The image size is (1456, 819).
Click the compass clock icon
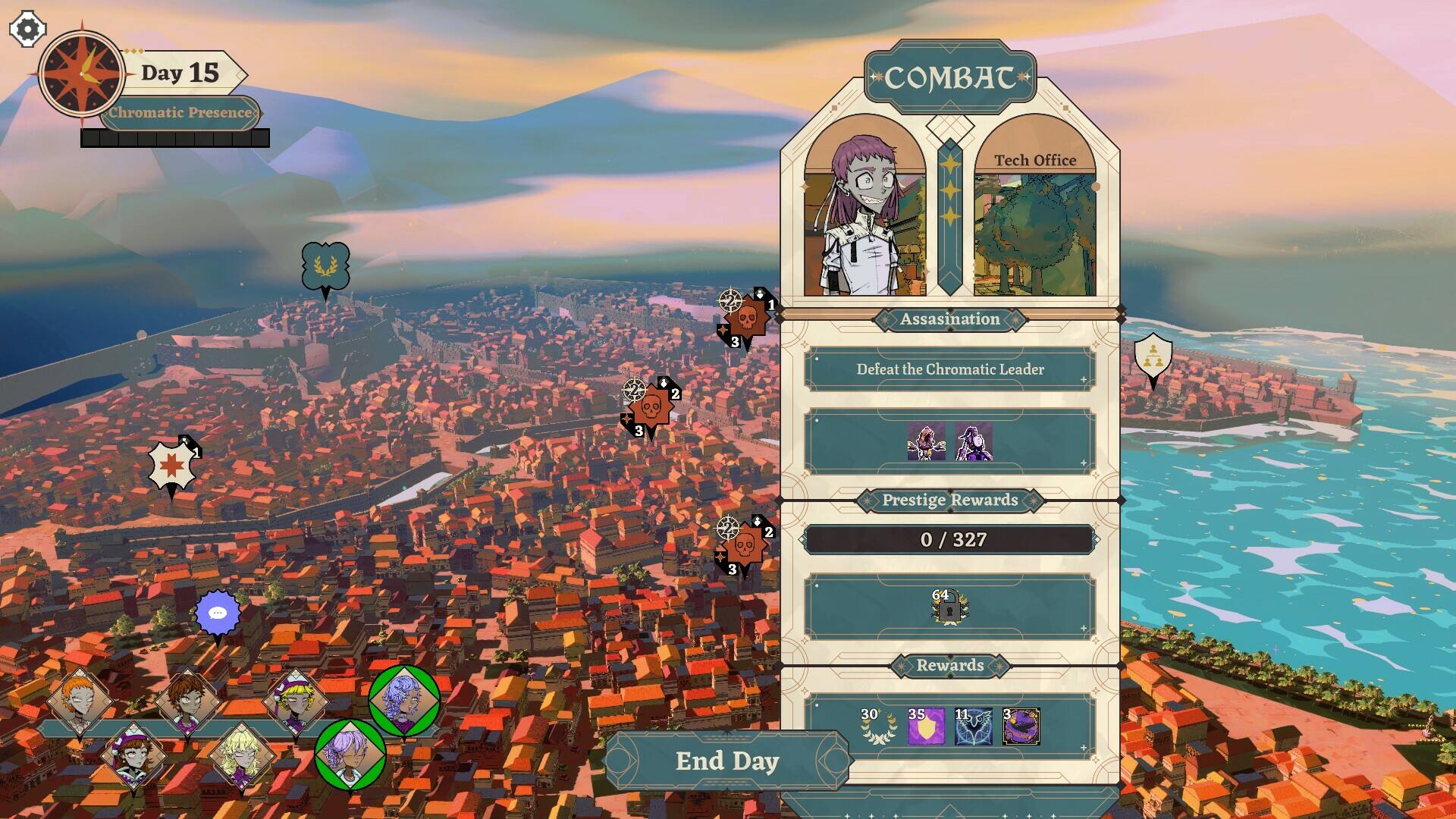tap(82, 74)
